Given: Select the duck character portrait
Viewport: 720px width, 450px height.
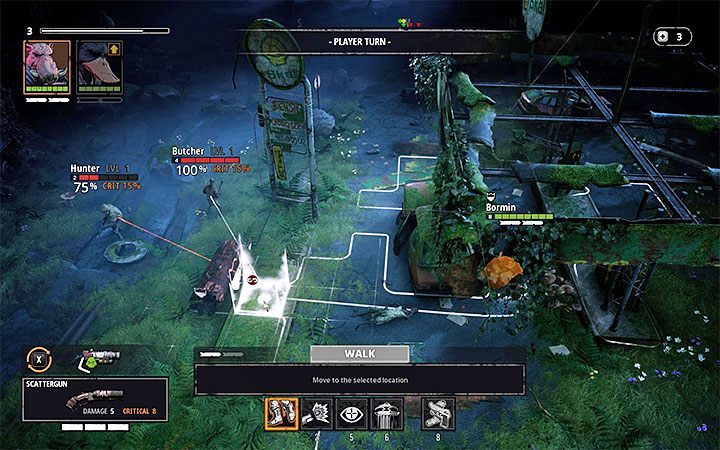Looking at the screenshot, I should pos(98,67).
